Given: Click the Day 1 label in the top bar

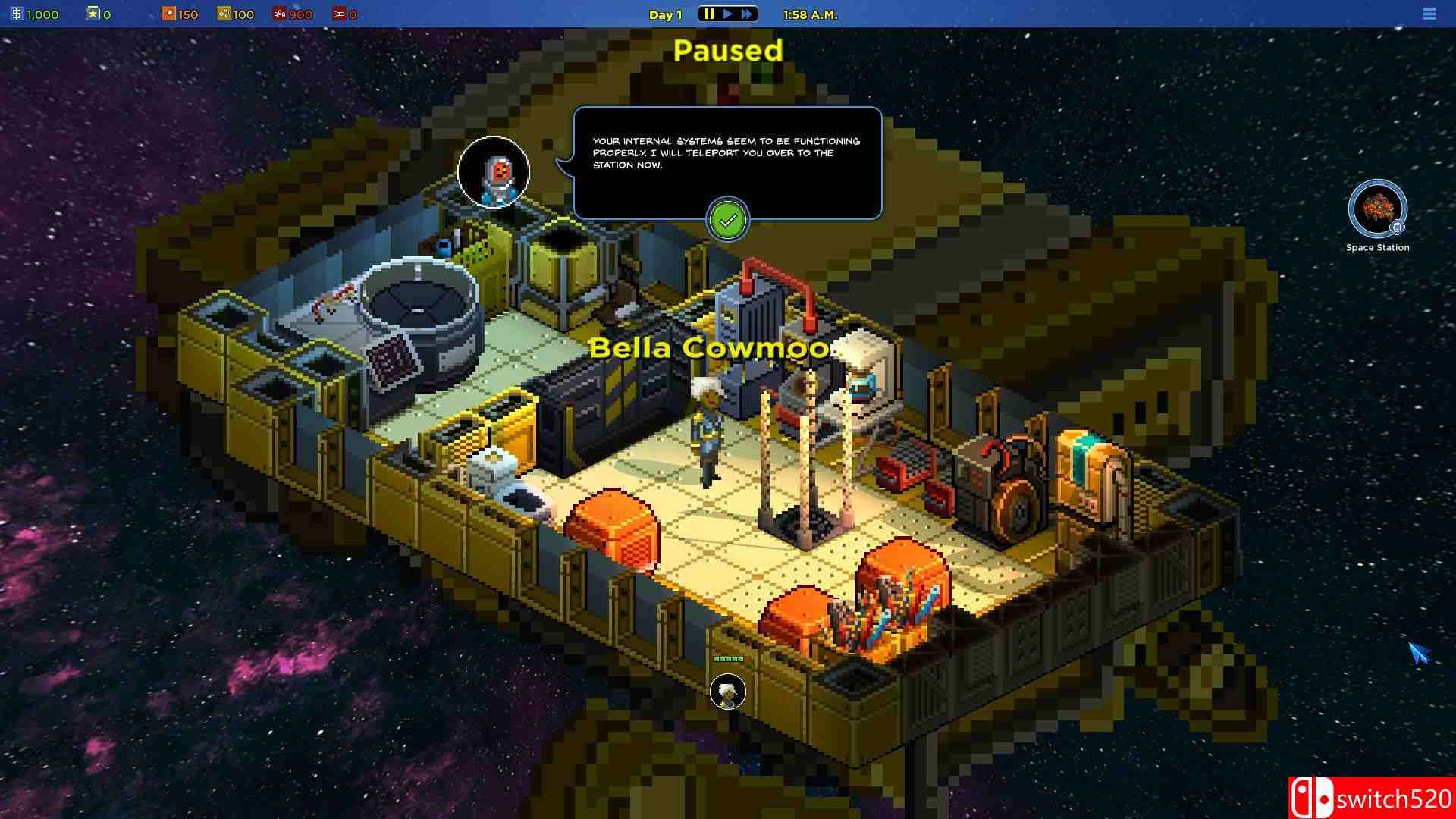Looking at the screenshot, I should [664, 13].
